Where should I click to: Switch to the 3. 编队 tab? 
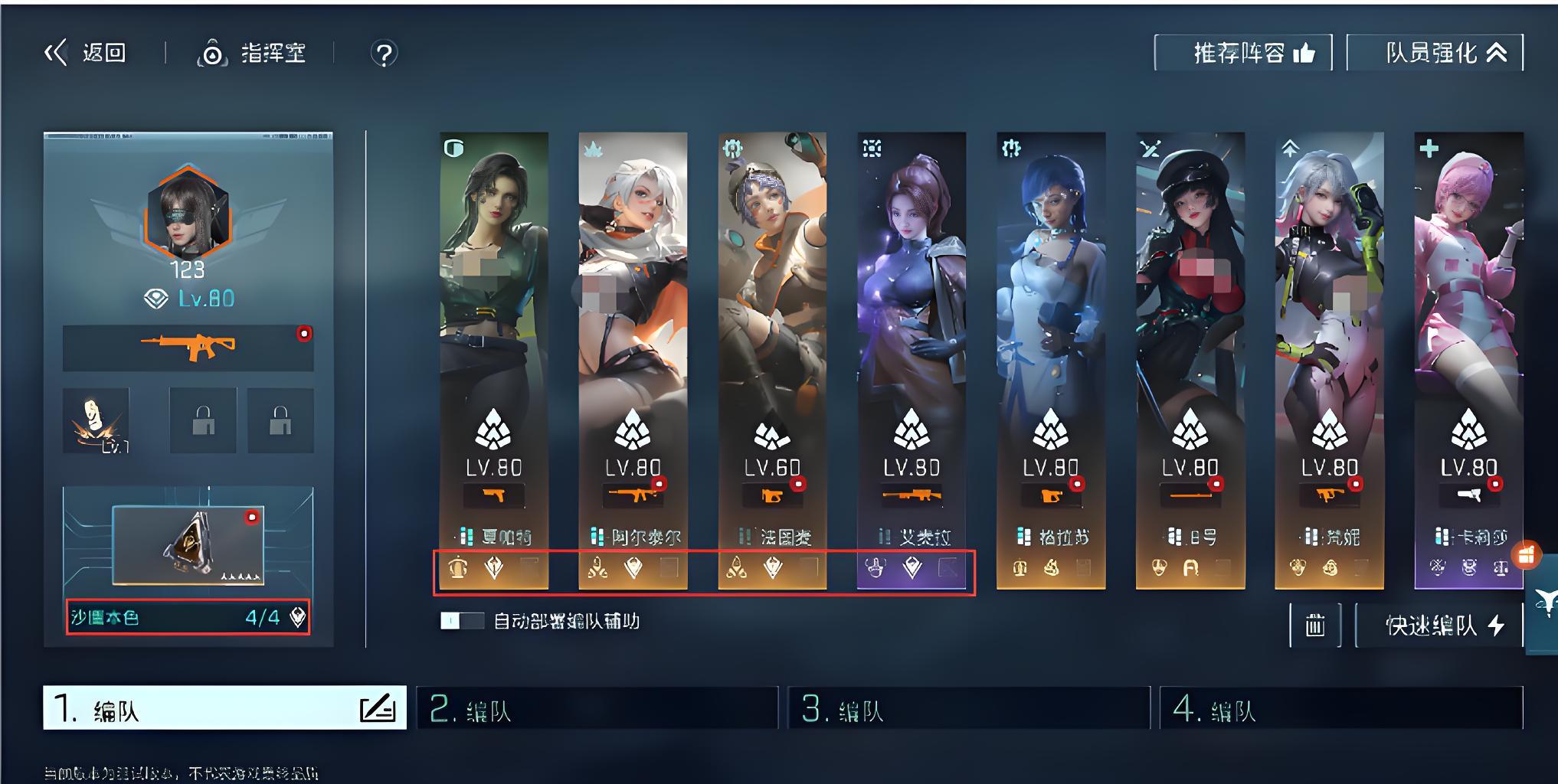[x=968, y=708]
